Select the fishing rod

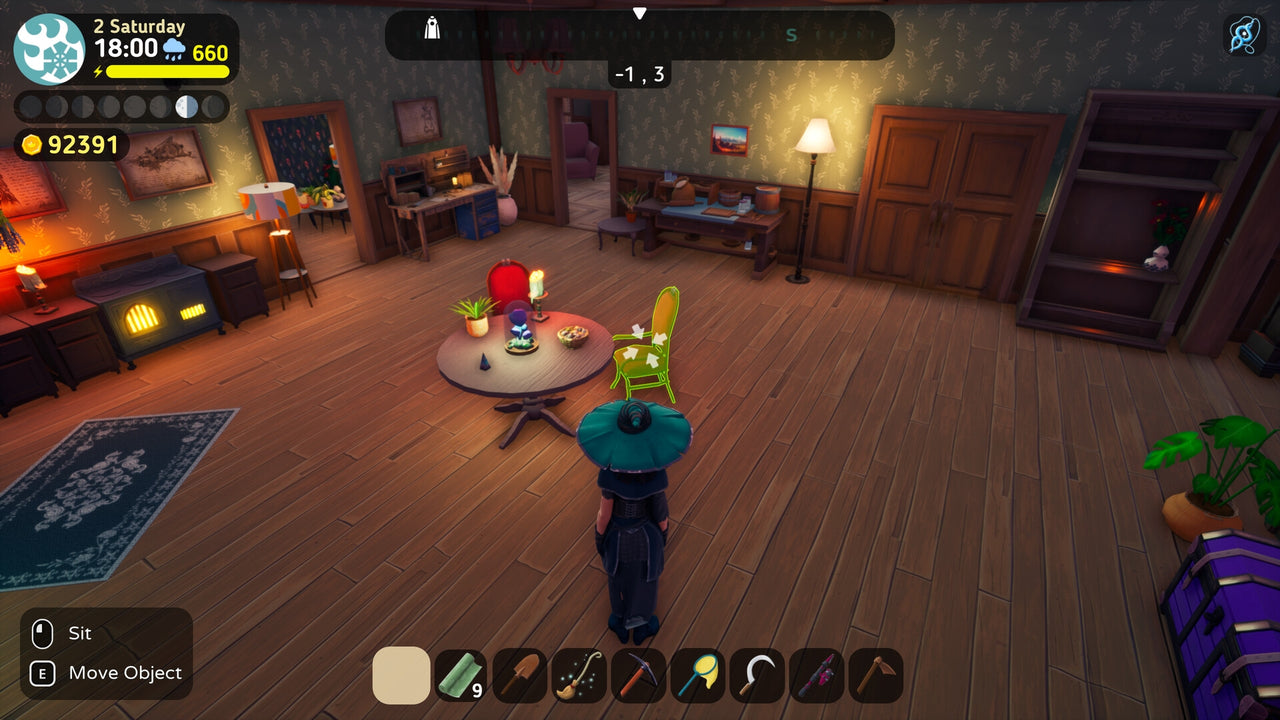click(x=818, y=673)
